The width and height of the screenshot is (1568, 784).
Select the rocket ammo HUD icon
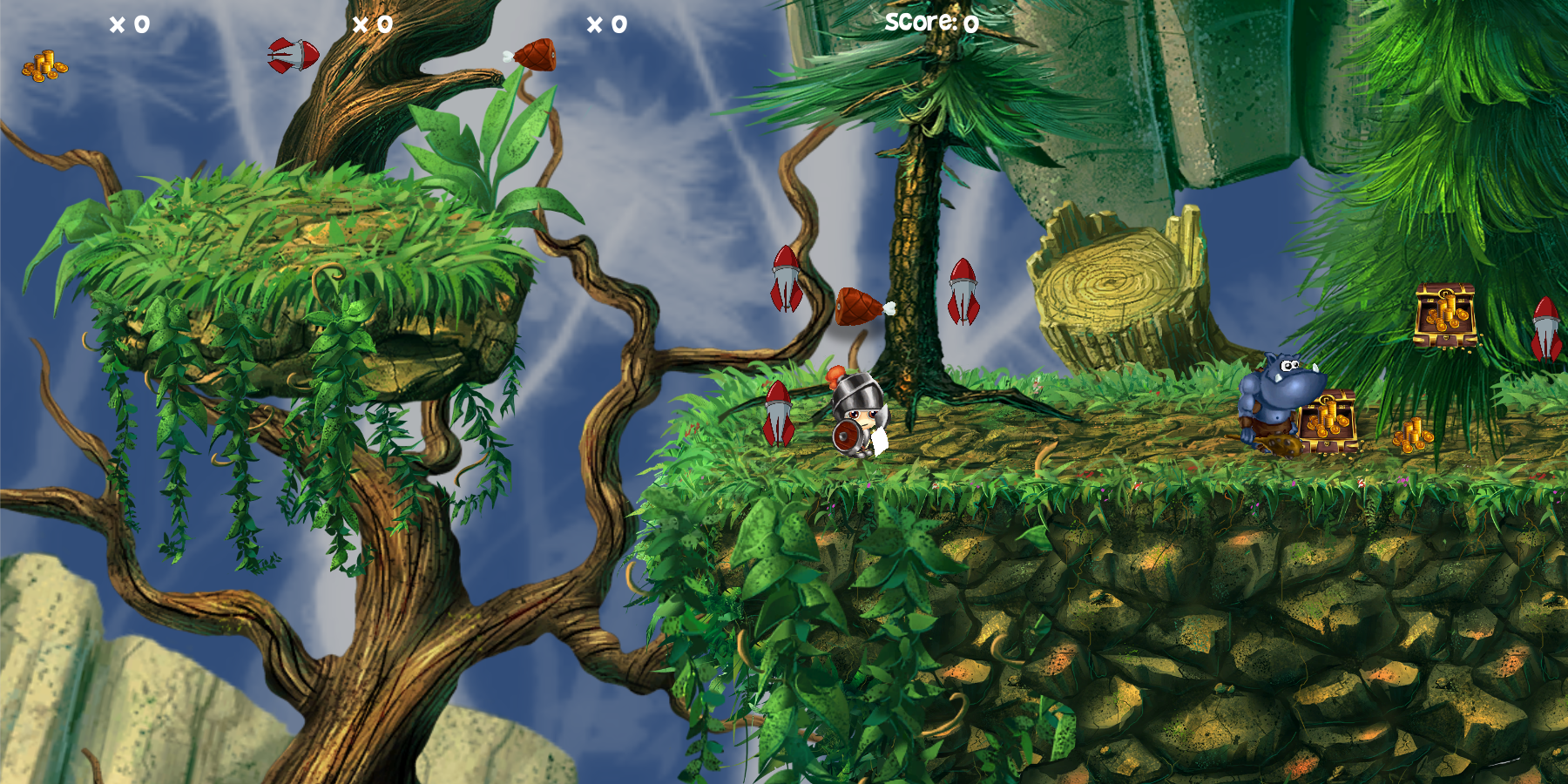tap(294, 55)
